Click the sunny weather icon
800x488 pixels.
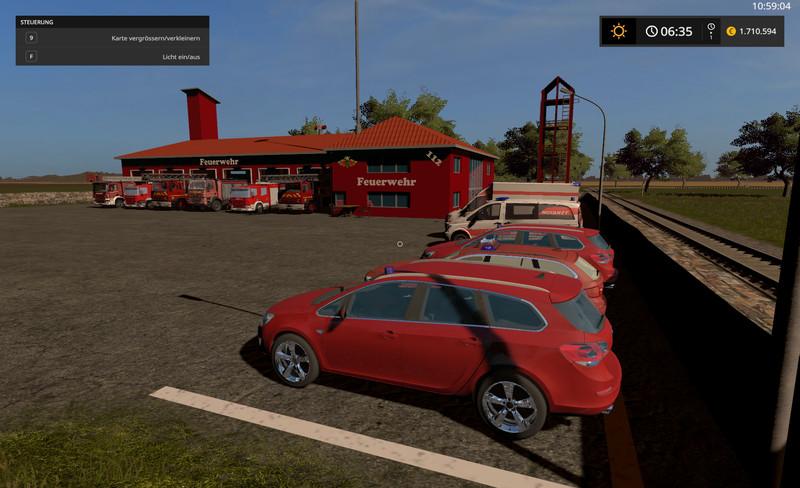pos(619,31)
